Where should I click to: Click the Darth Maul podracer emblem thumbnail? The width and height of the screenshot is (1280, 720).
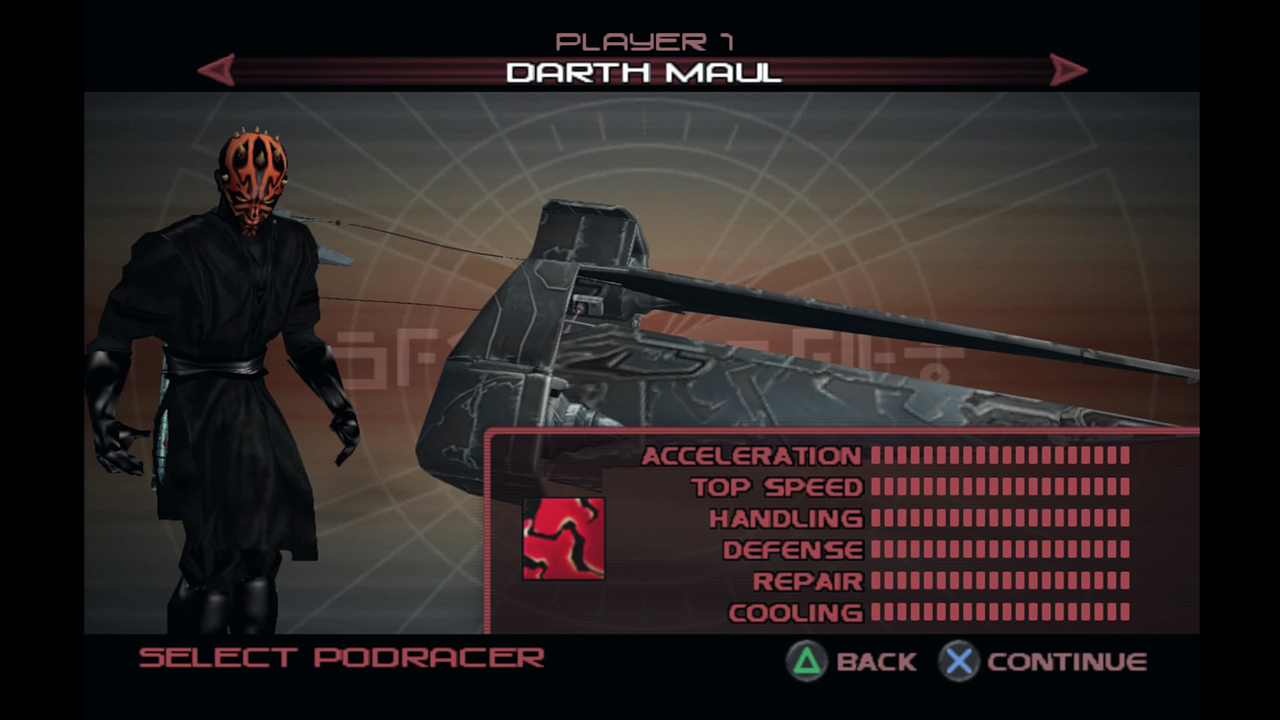564,537
